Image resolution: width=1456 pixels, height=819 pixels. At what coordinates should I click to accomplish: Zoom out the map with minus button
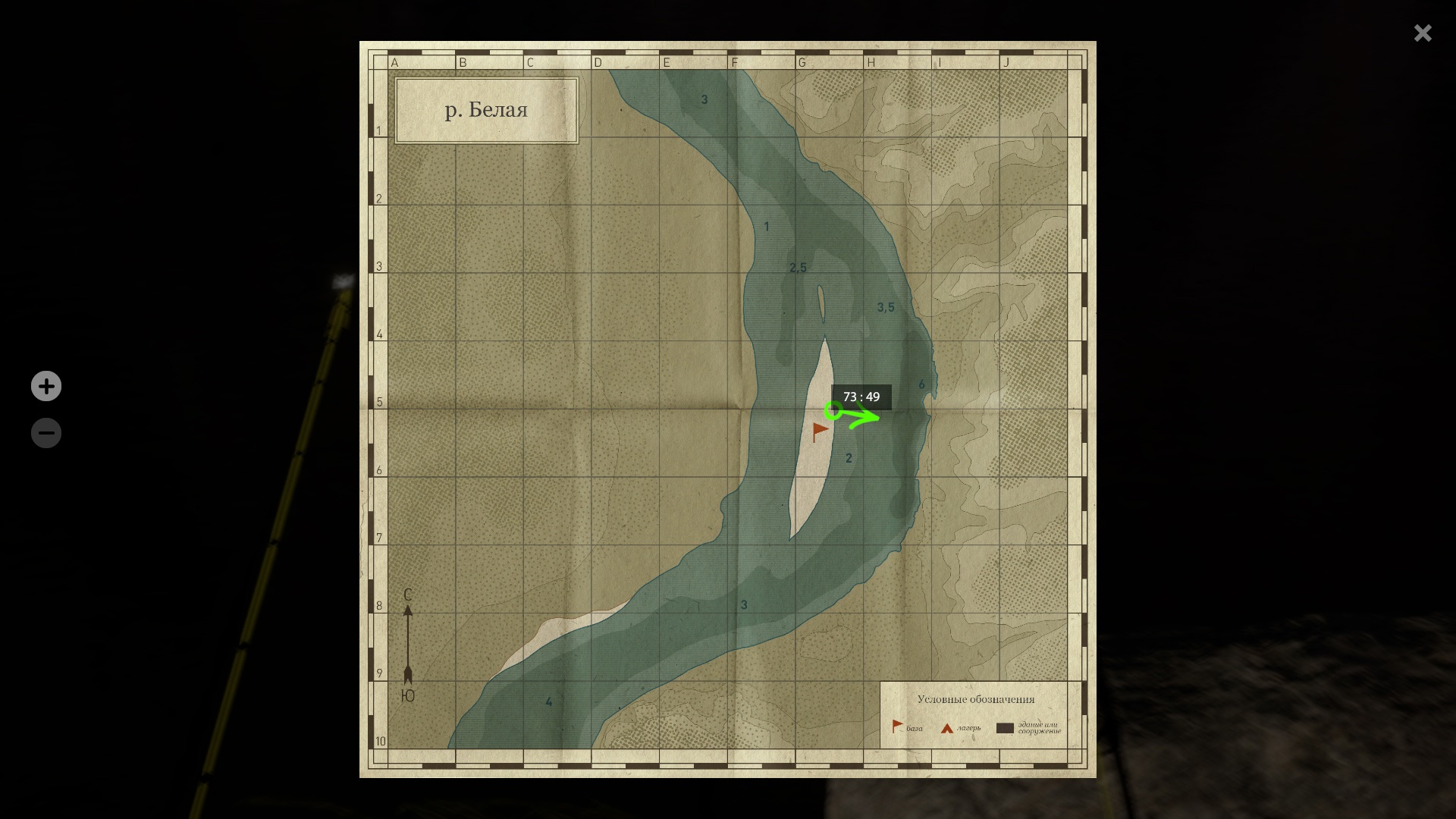tap(46, 433)
